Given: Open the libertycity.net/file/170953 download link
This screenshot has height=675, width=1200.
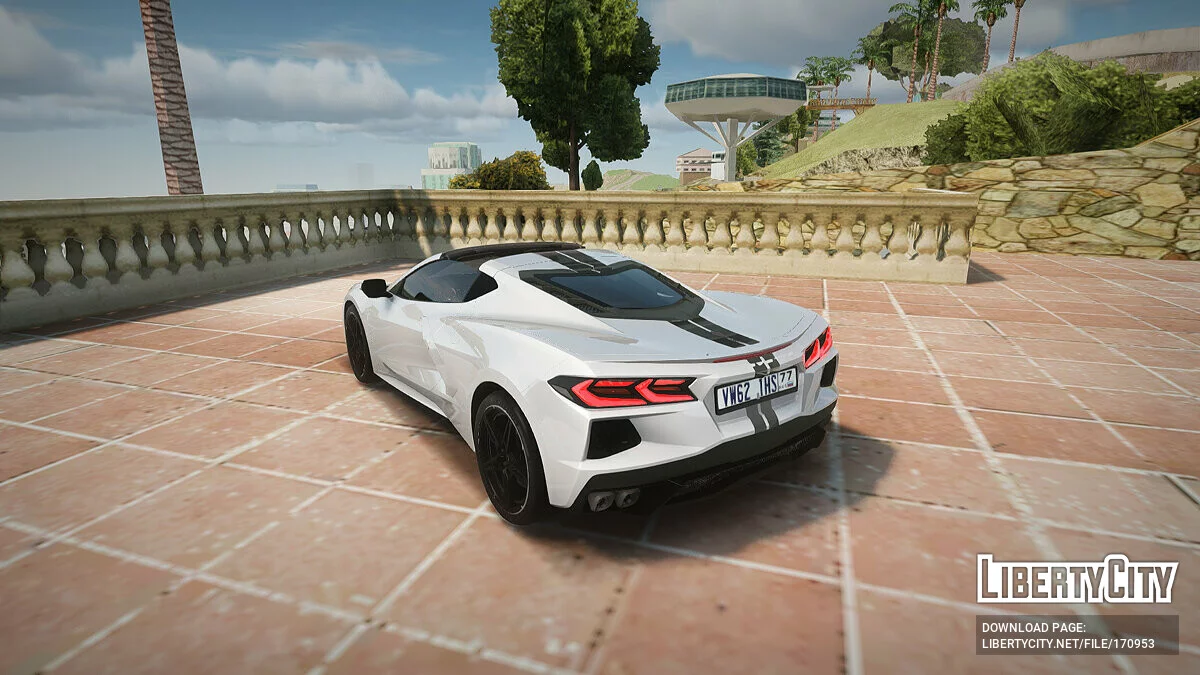Looking at the screenshot, I should click(x=1068, y=643).
